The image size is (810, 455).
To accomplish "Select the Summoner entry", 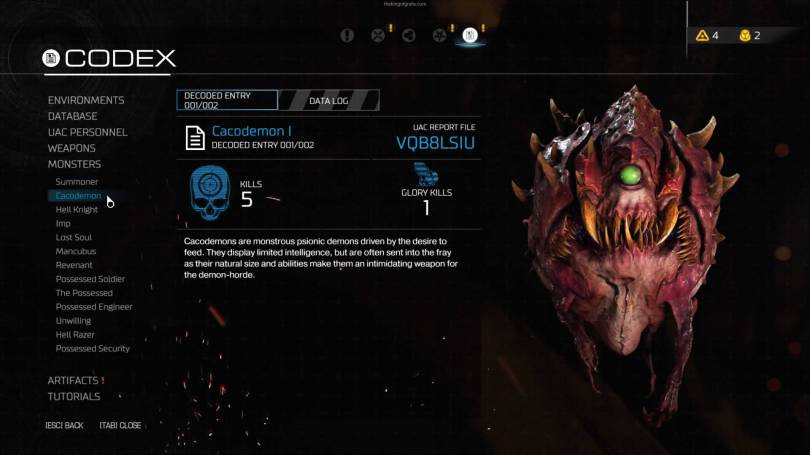I will coord(77,182).
